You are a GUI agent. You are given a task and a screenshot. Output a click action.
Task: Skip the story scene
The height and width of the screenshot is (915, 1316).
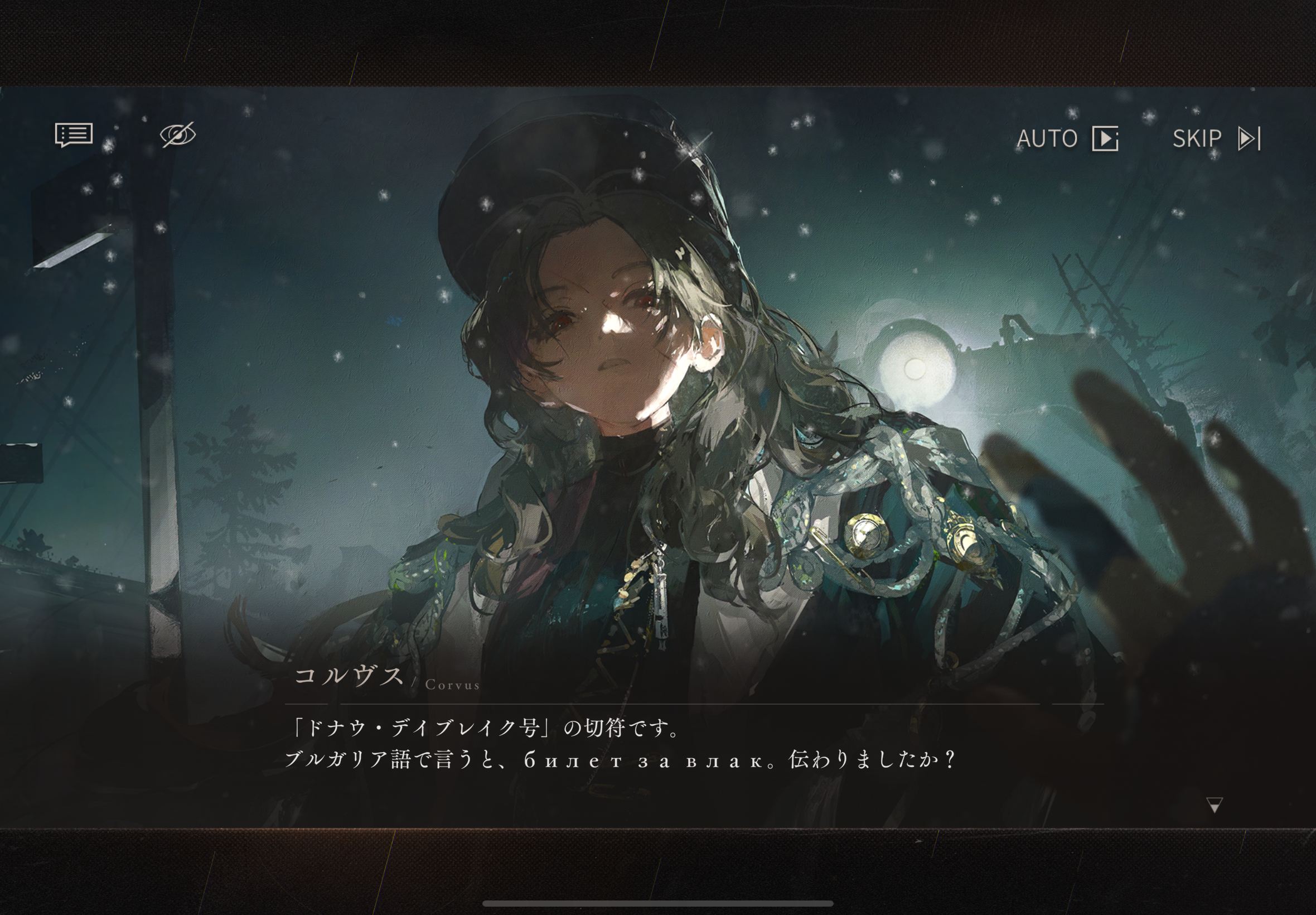1216,139
